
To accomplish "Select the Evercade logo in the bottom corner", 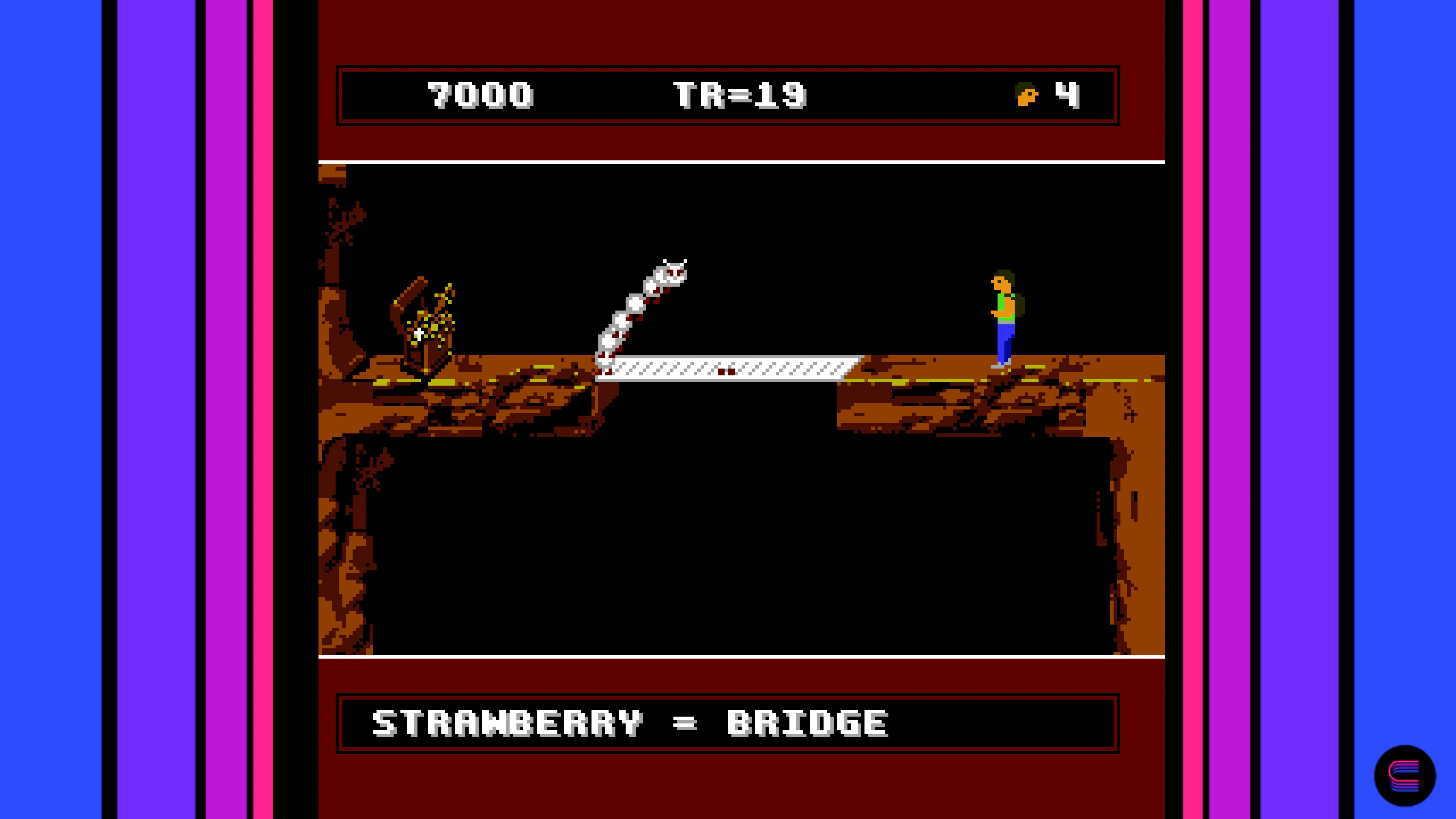I will [x=1407, y=775].
